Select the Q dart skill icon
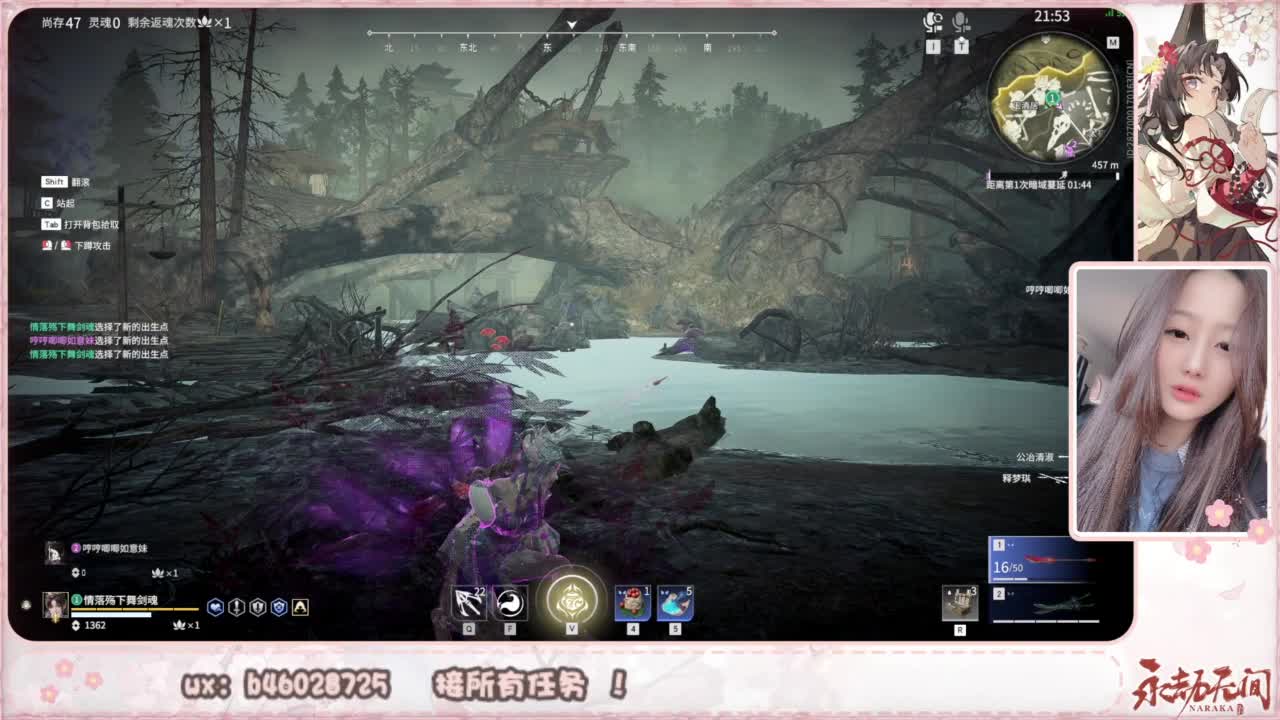The width and height of the screenshot is (1280, 720). tap(470, 600)
